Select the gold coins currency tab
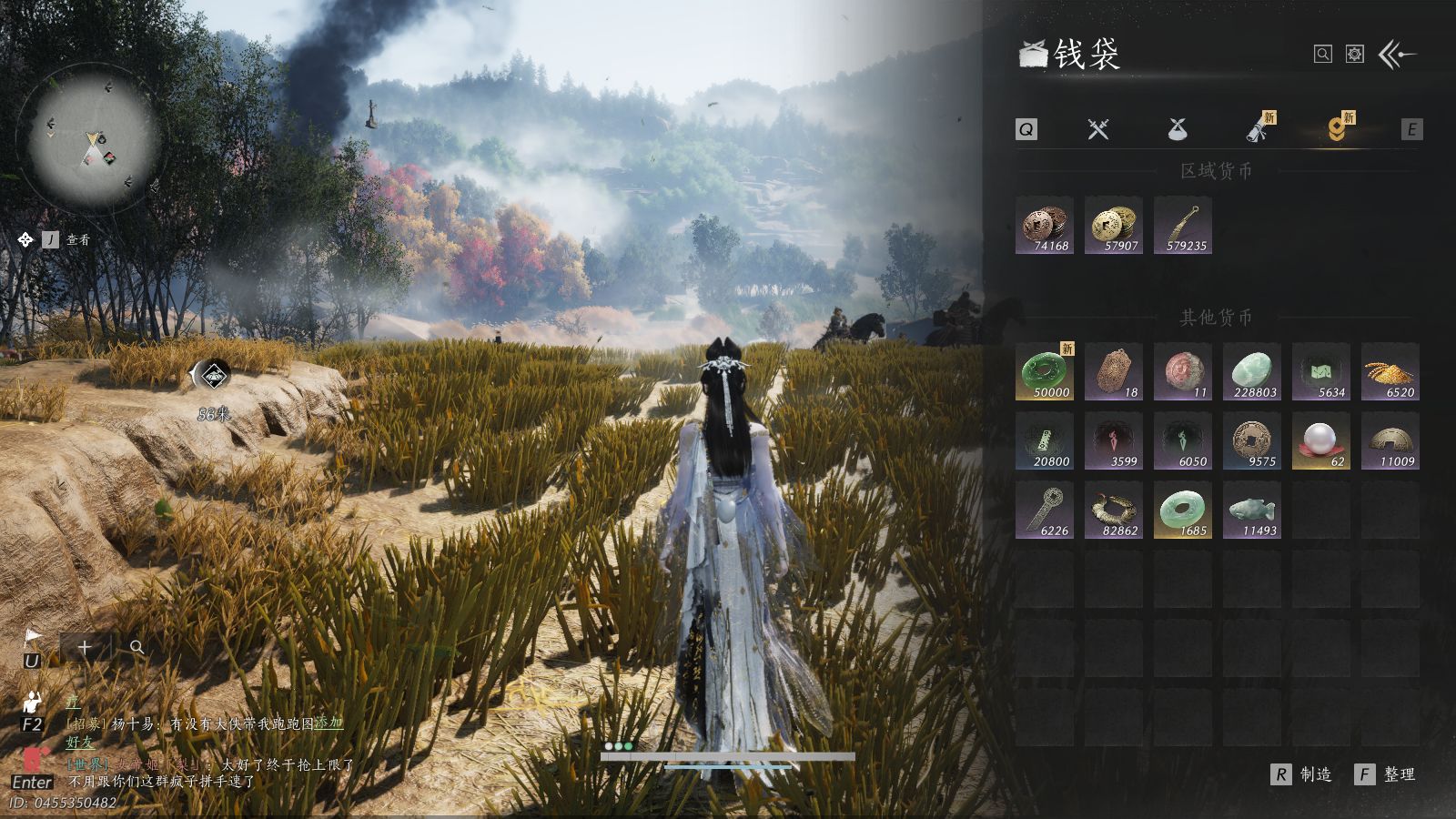Viewport: 1456px width, 819px height. tap(1336, 128)
